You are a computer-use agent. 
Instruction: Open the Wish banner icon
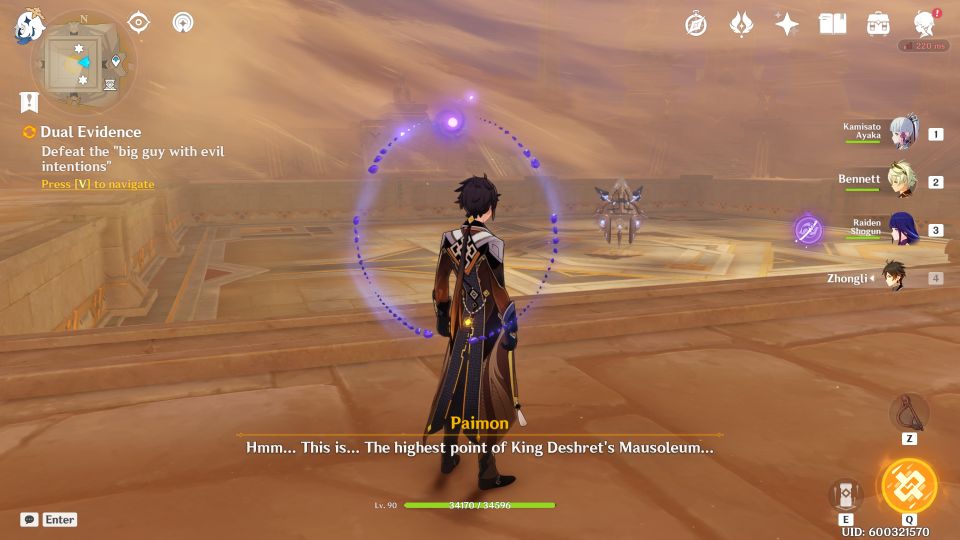coord(741,24)
